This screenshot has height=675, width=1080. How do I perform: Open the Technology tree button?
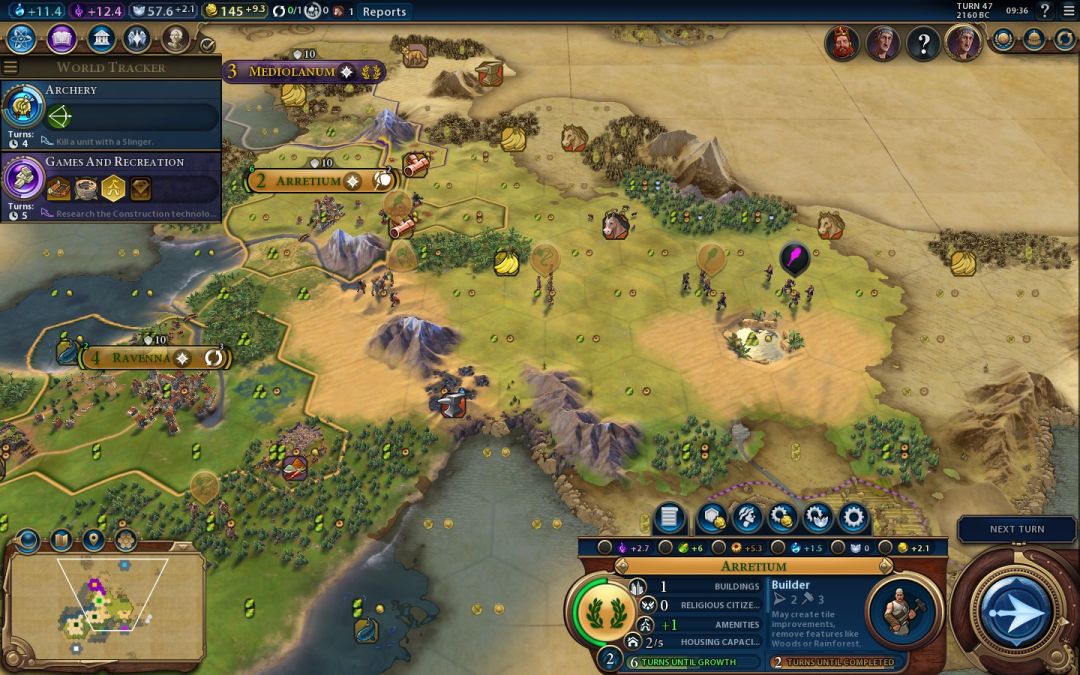tap(22, 40)
